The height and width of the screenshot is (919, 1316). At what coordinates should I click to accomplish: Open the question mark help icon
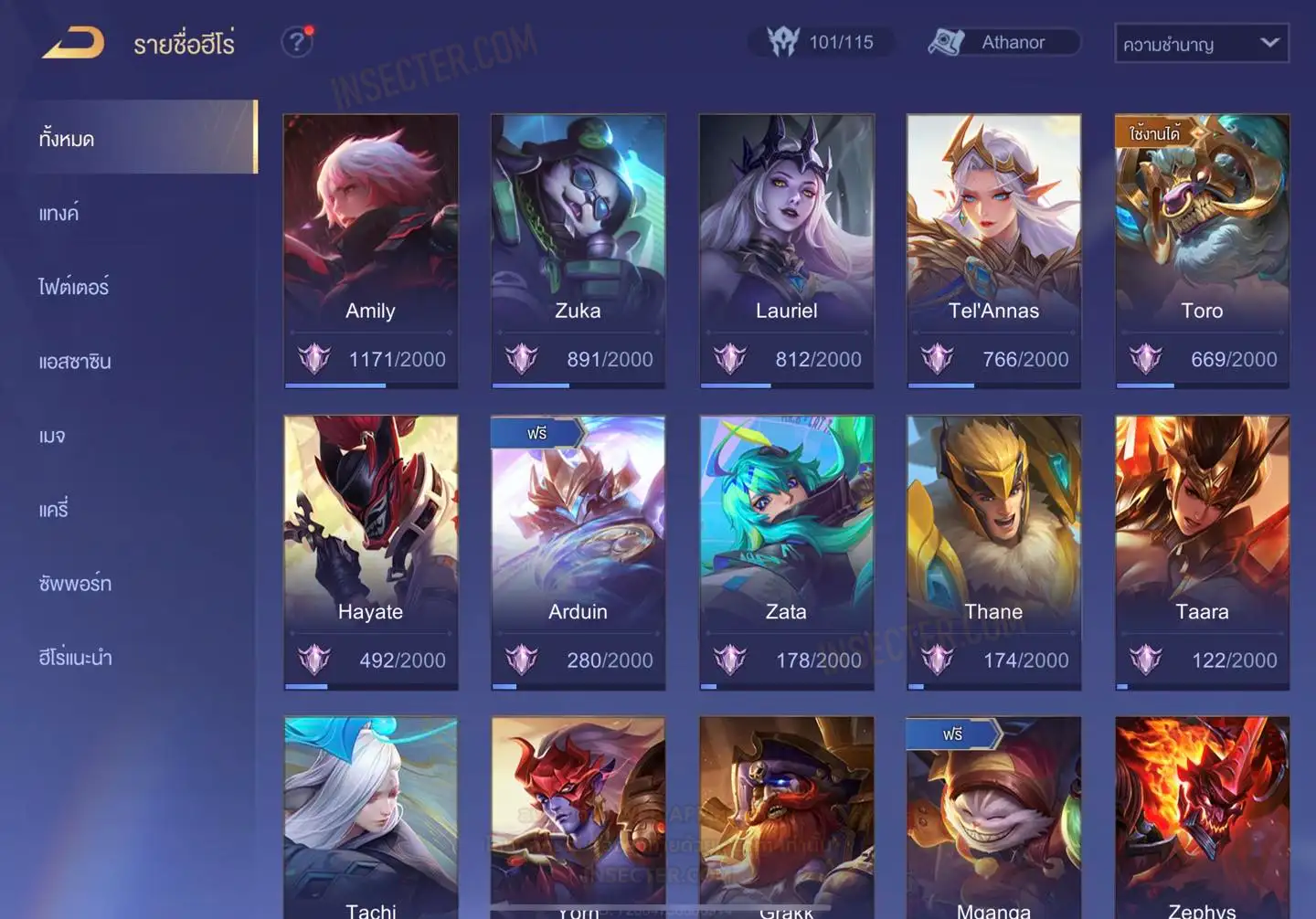296,42
